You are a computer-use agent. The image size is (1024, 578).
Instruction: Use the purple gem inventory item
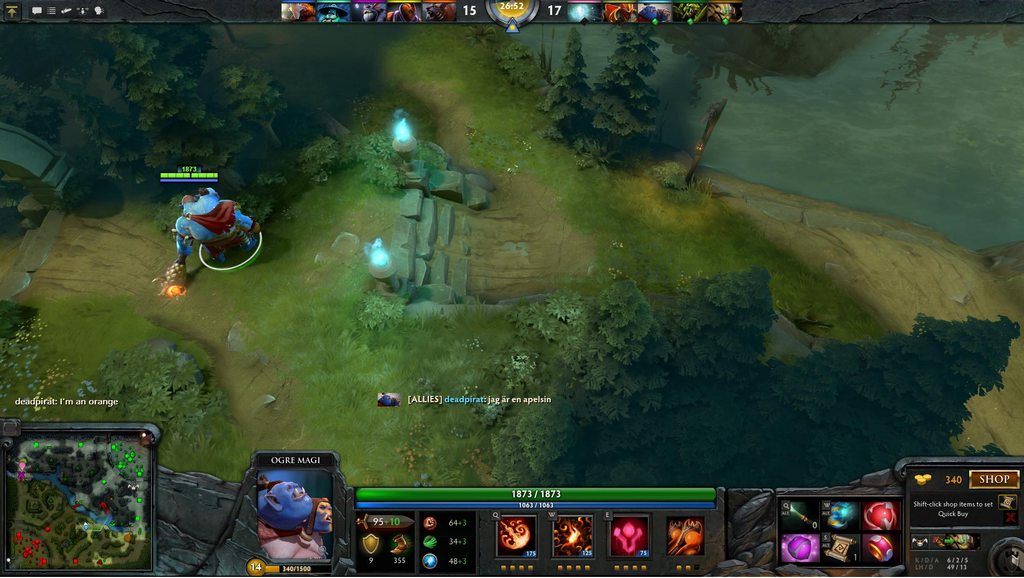point(799,548)
